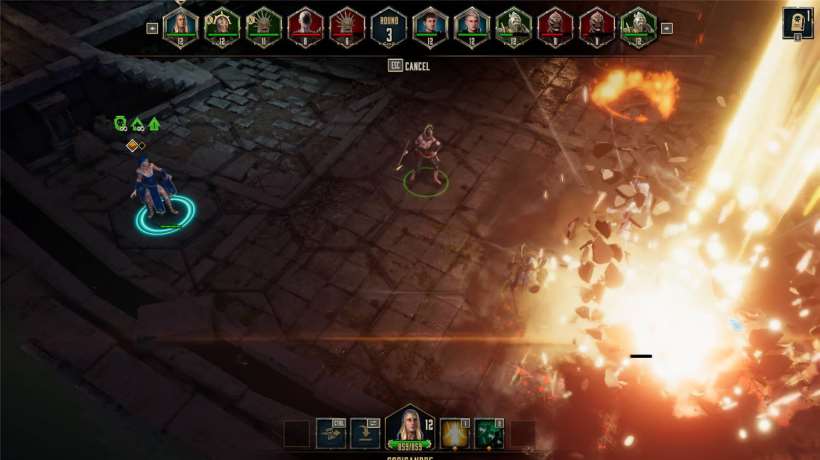Select the weapon slot marked CTRL
This screenshot has width=820, height=460.
click(x=331, y=432)
